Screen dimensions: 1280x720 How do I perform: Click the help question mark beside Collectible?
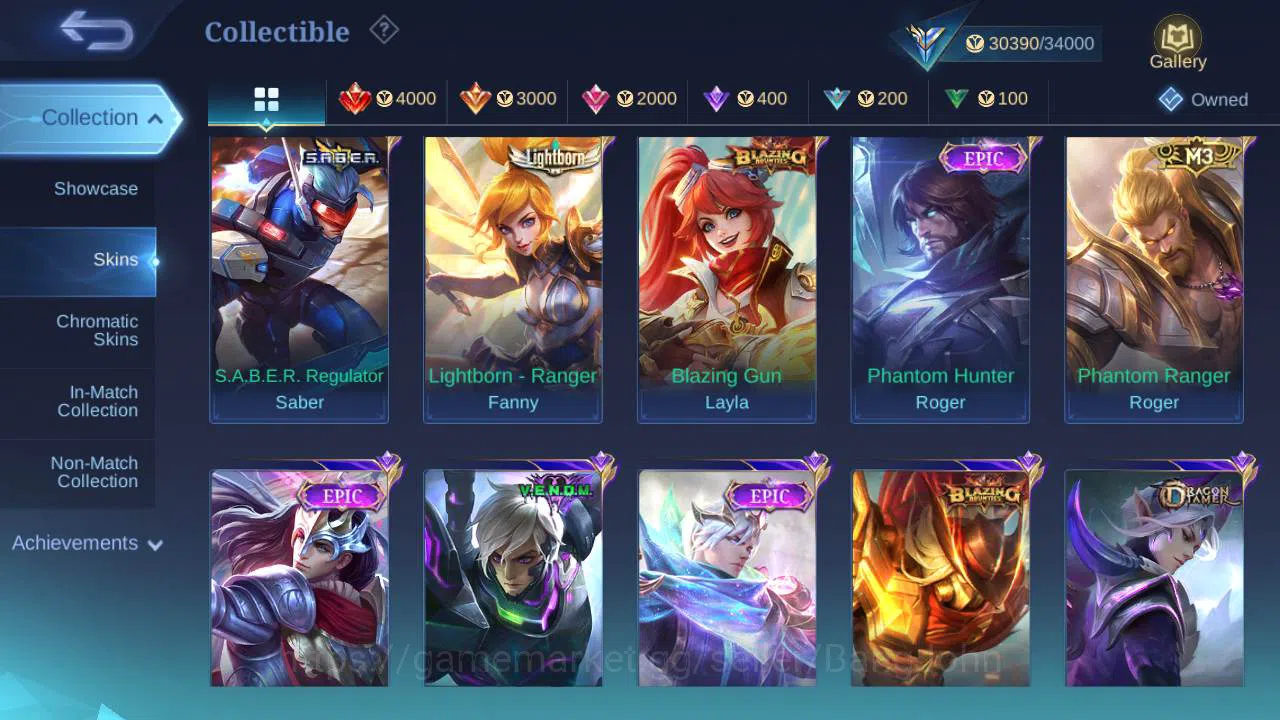[x=384, y=30]
